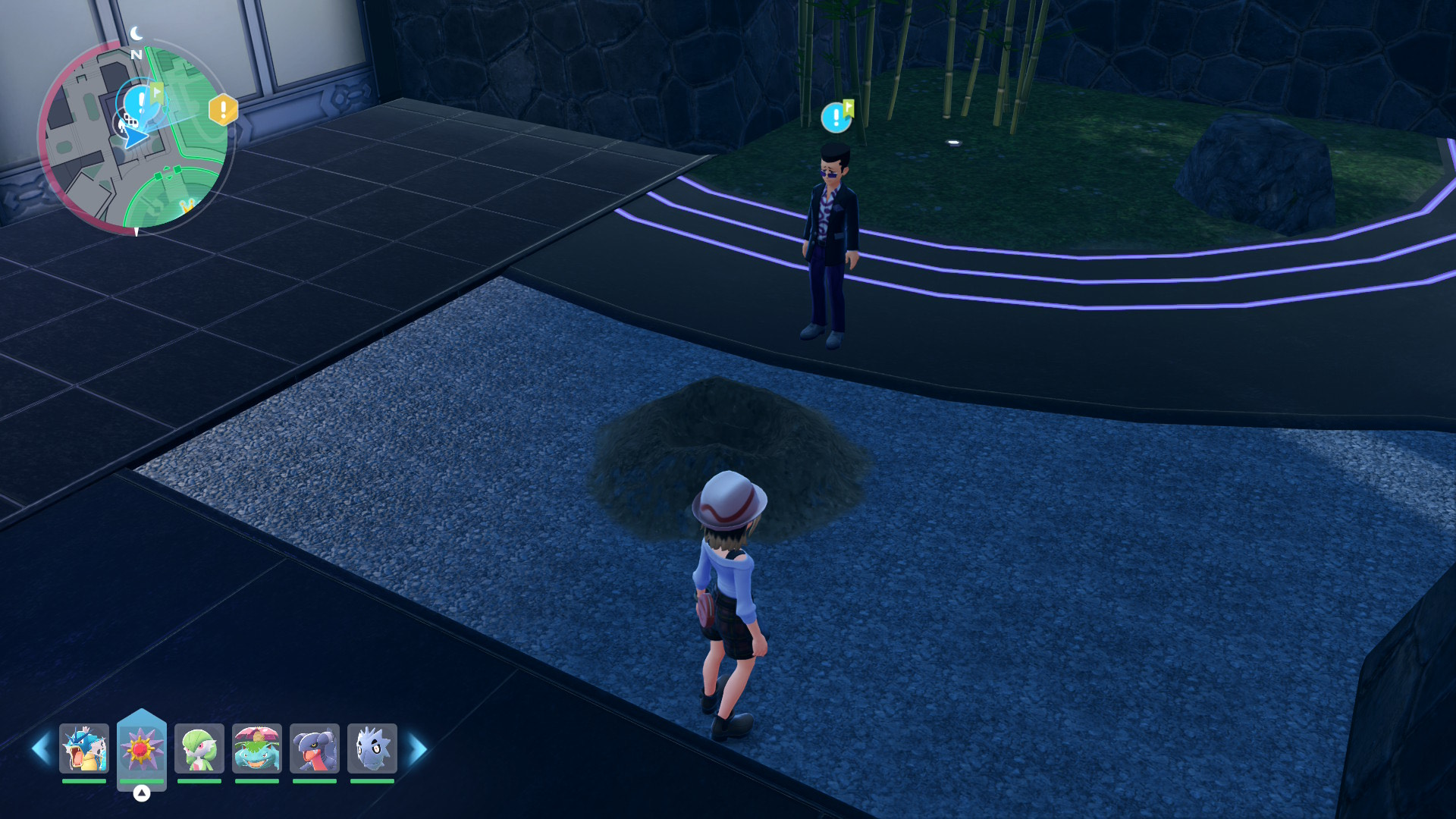Select Gyarados in the party bar
The width and height of the screenshot is (1456, 819).
click(x=84, y=748)
